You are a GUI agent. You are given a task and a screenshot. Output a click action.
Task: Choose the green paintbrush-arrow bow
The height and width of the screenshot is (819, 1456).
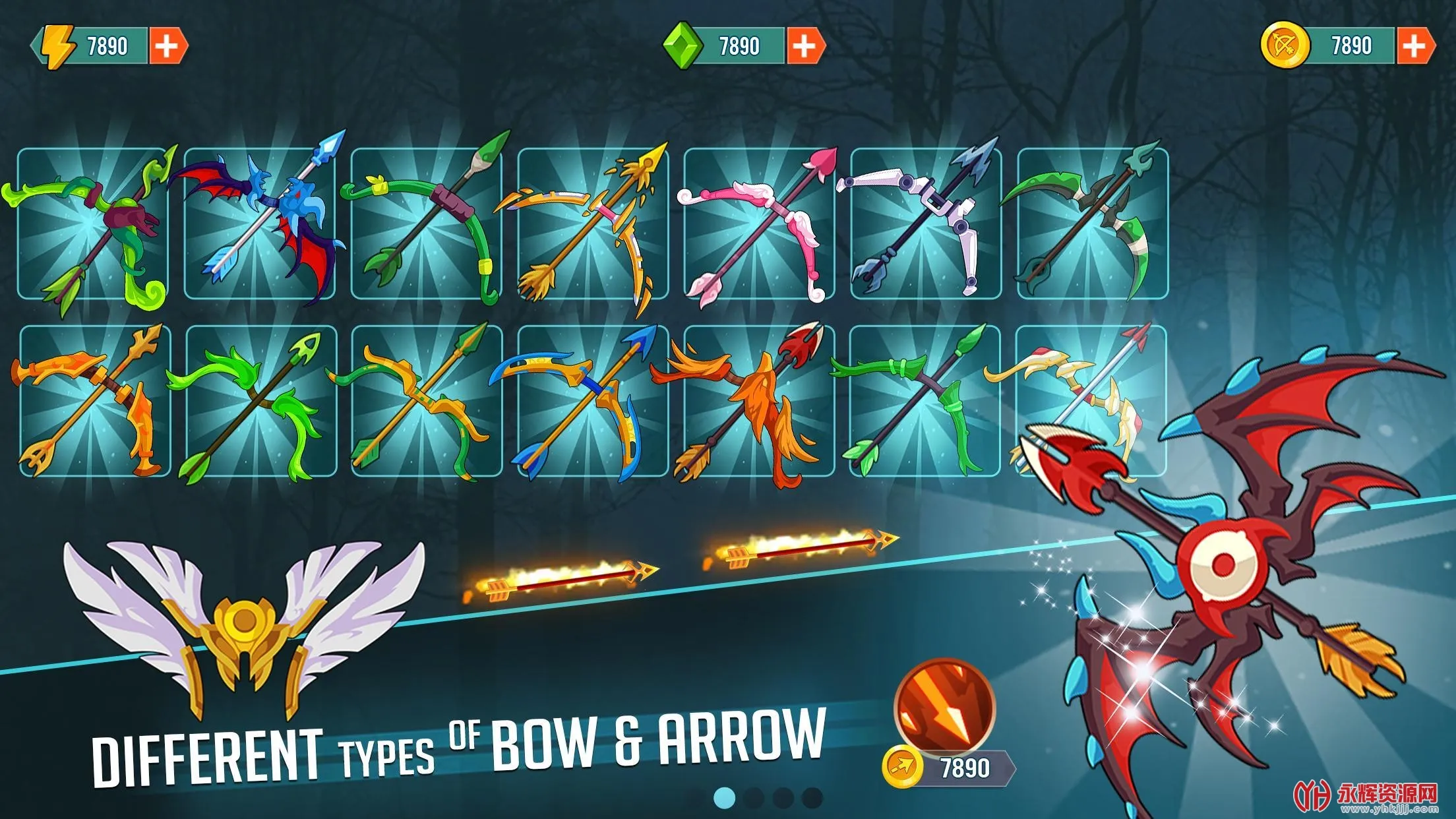[x=425, y=224]
